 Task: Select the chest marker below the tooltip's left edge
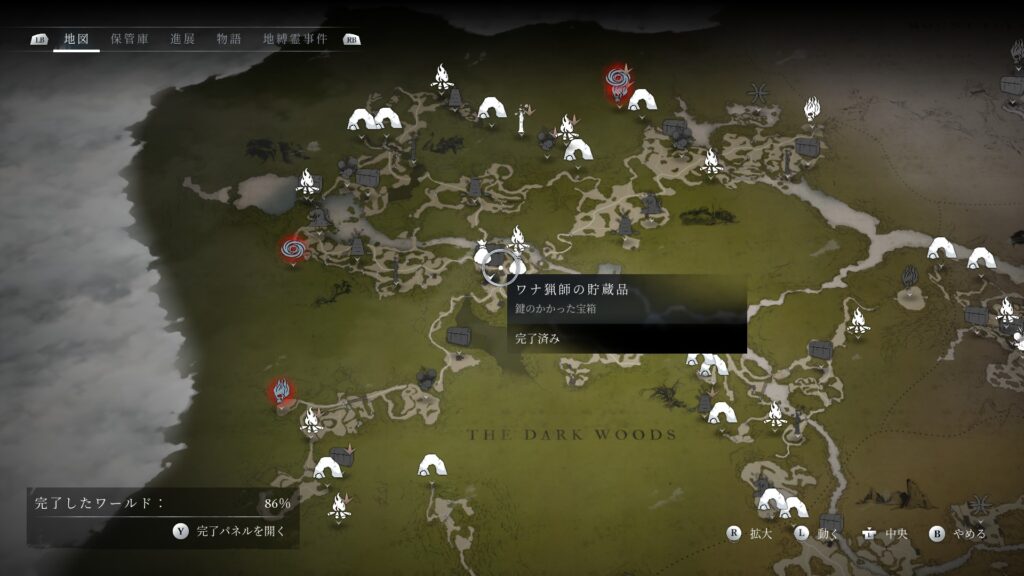(x=459, y=336)
